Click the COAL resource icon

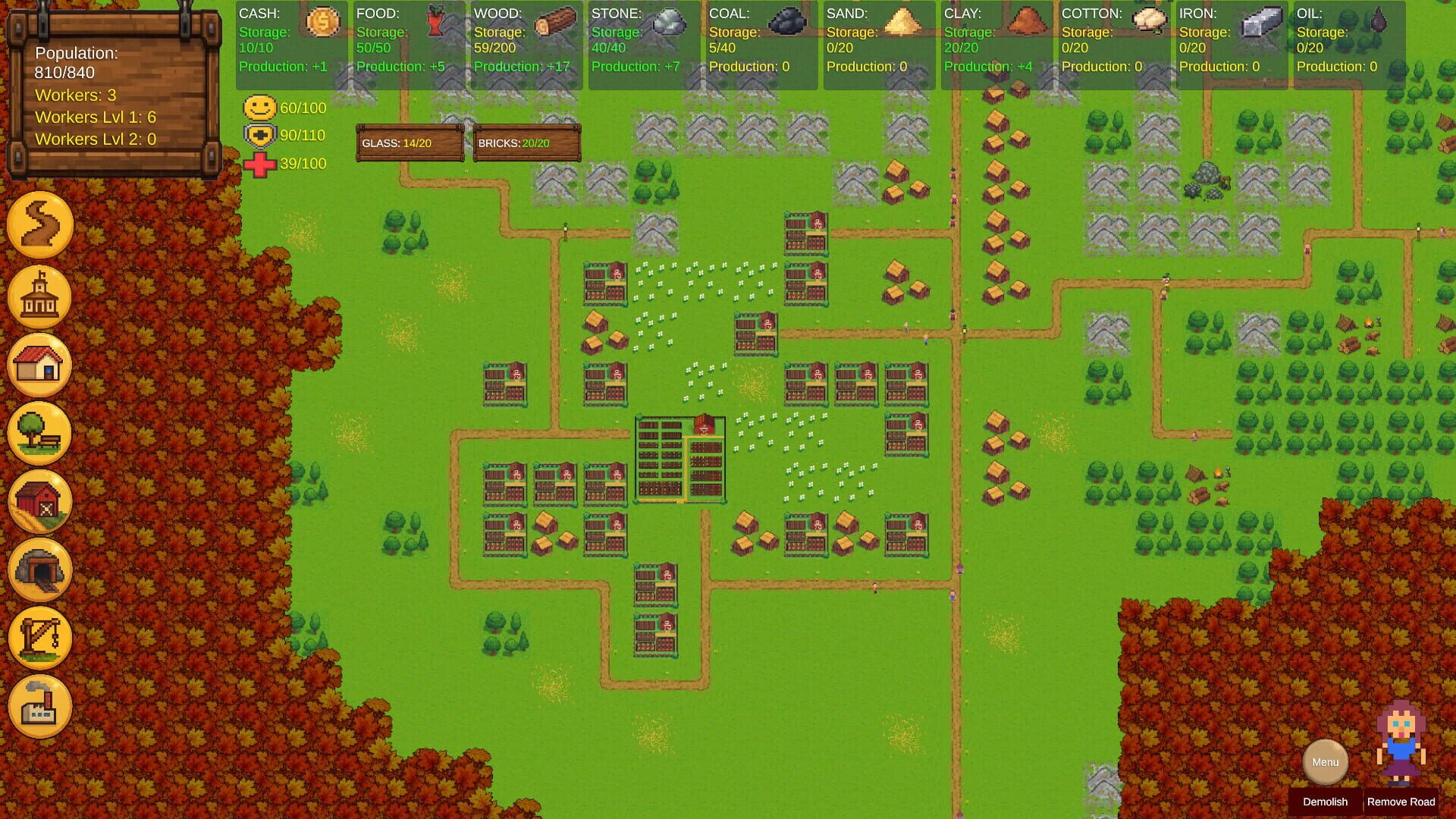pyautogui.click(x=786, y=23)
